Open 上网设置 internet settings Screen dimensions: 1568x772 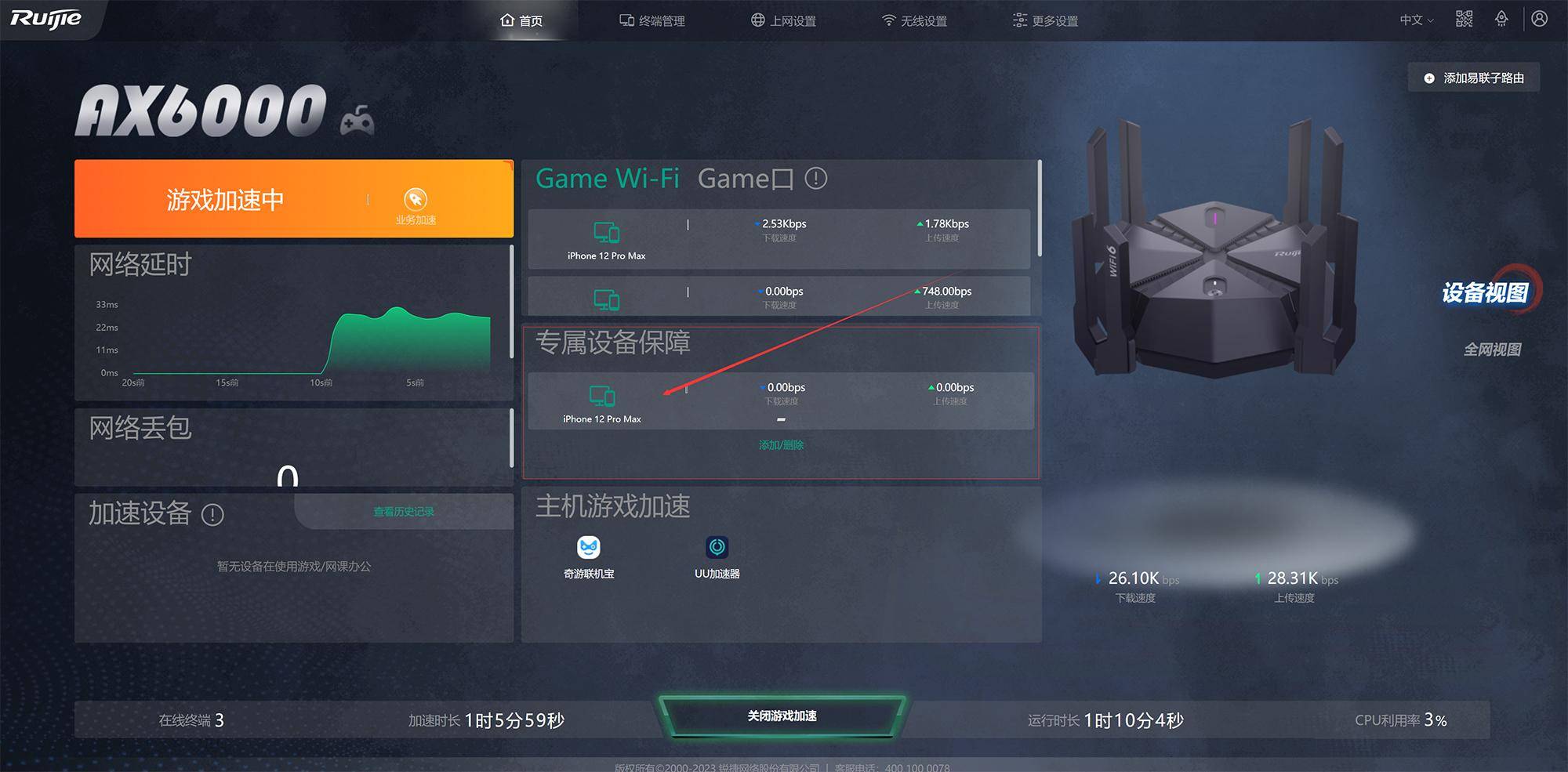tap(783, 20)
